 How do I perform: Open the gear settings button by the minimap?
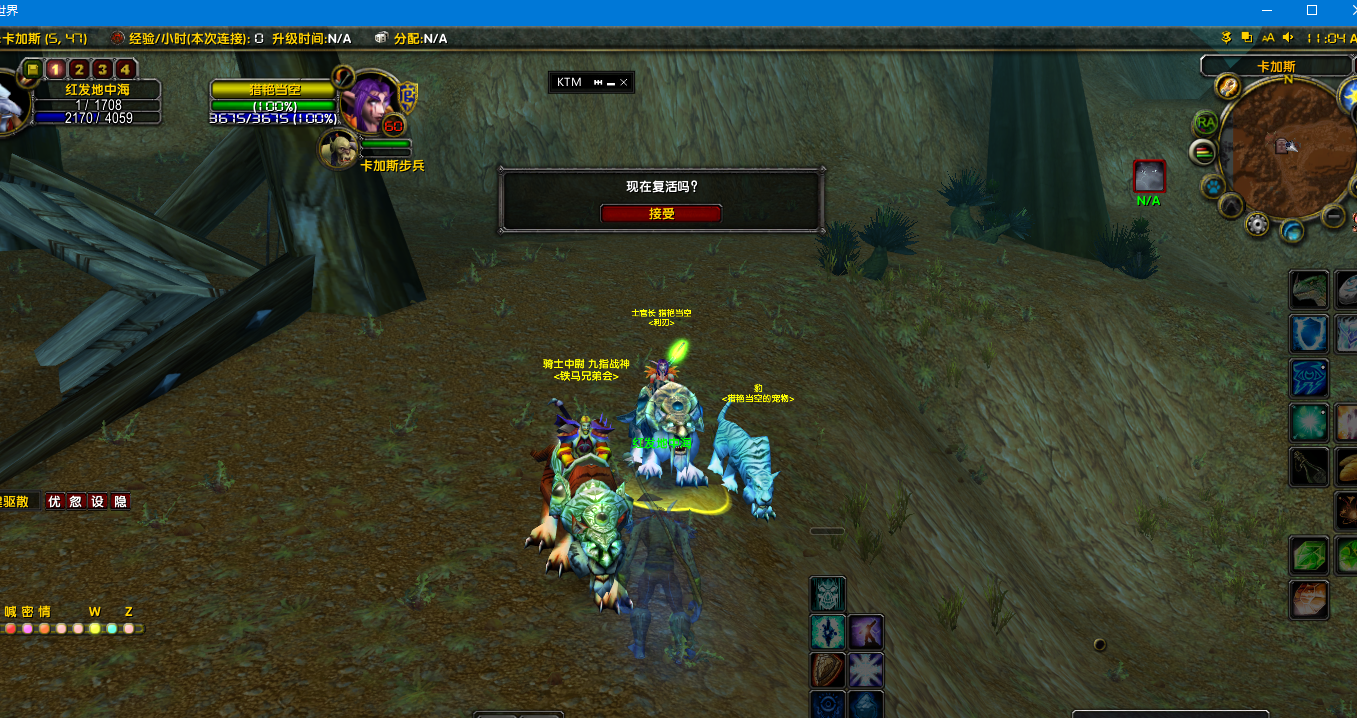1257,224
